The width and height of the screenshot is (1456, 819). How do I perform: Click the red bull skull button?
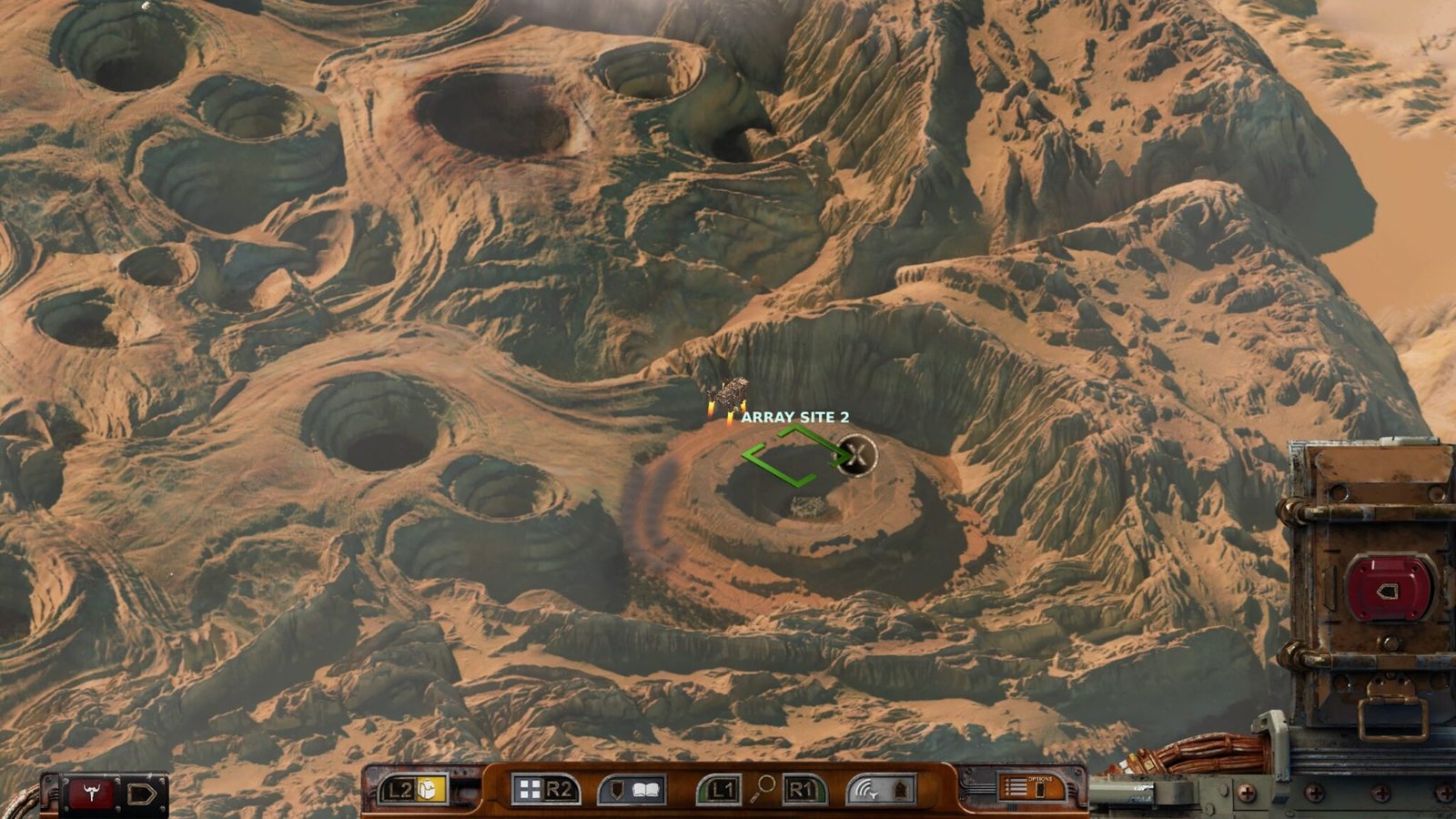(x=91, y=794)
